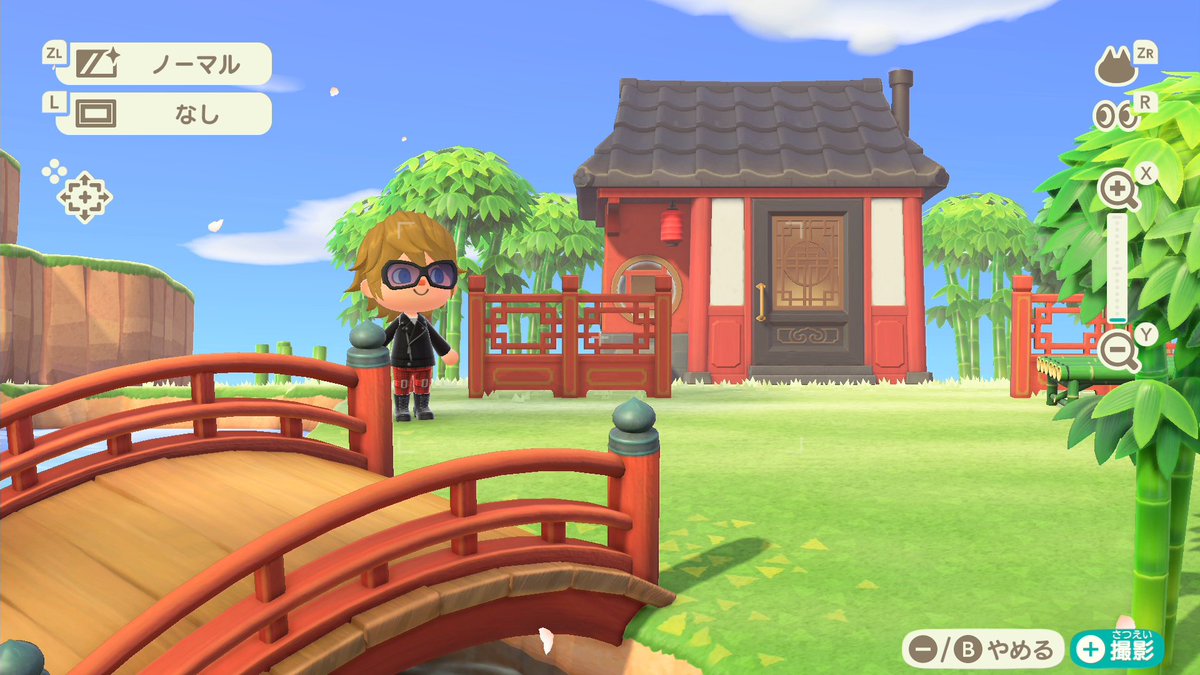1200x675 pixels.
Task: Toggle the cat-shaped reaction icon
Action: 1117,68
